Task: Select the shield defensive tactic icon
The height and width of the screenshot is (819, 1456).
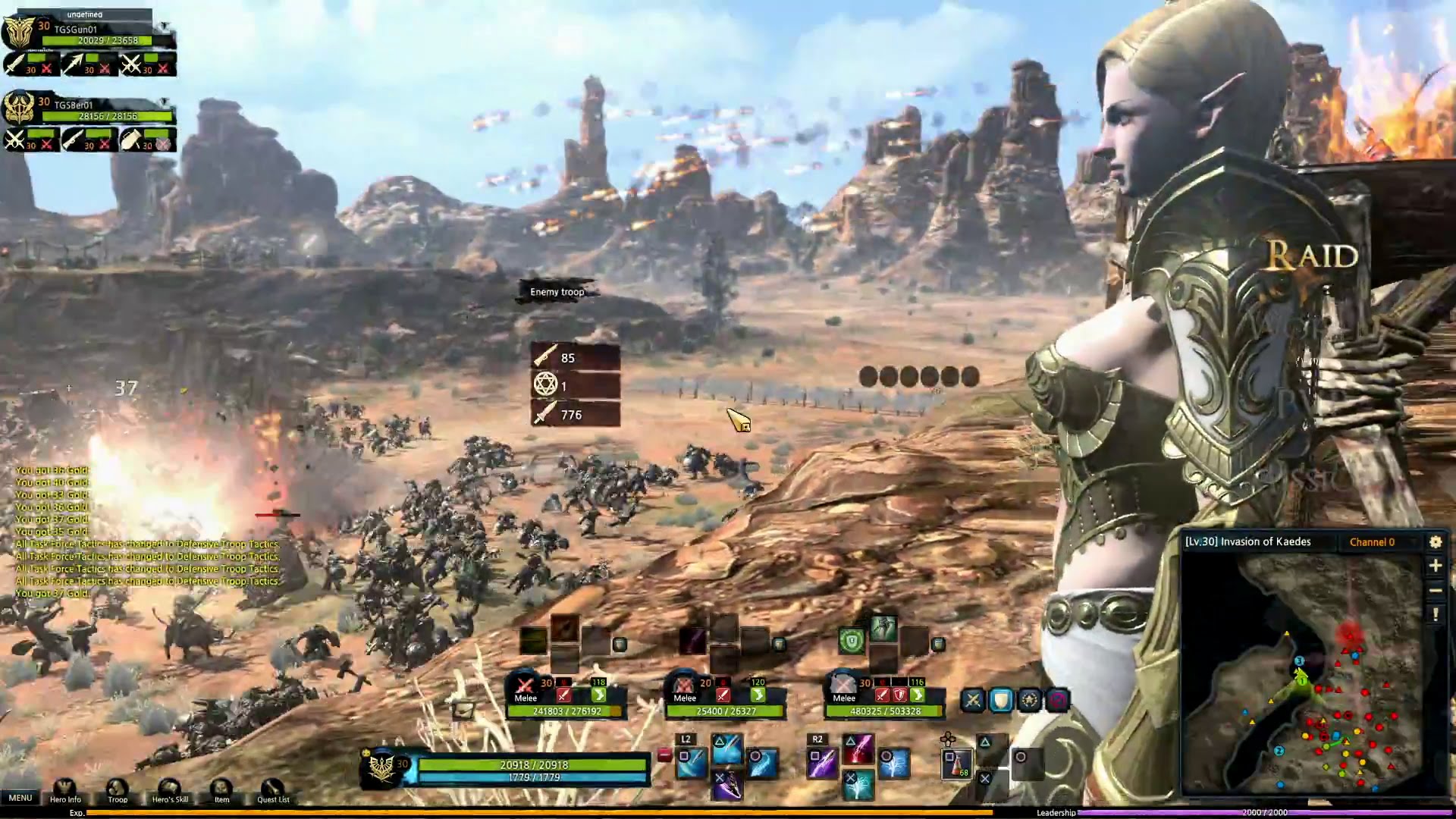Action: [1001, 700]
